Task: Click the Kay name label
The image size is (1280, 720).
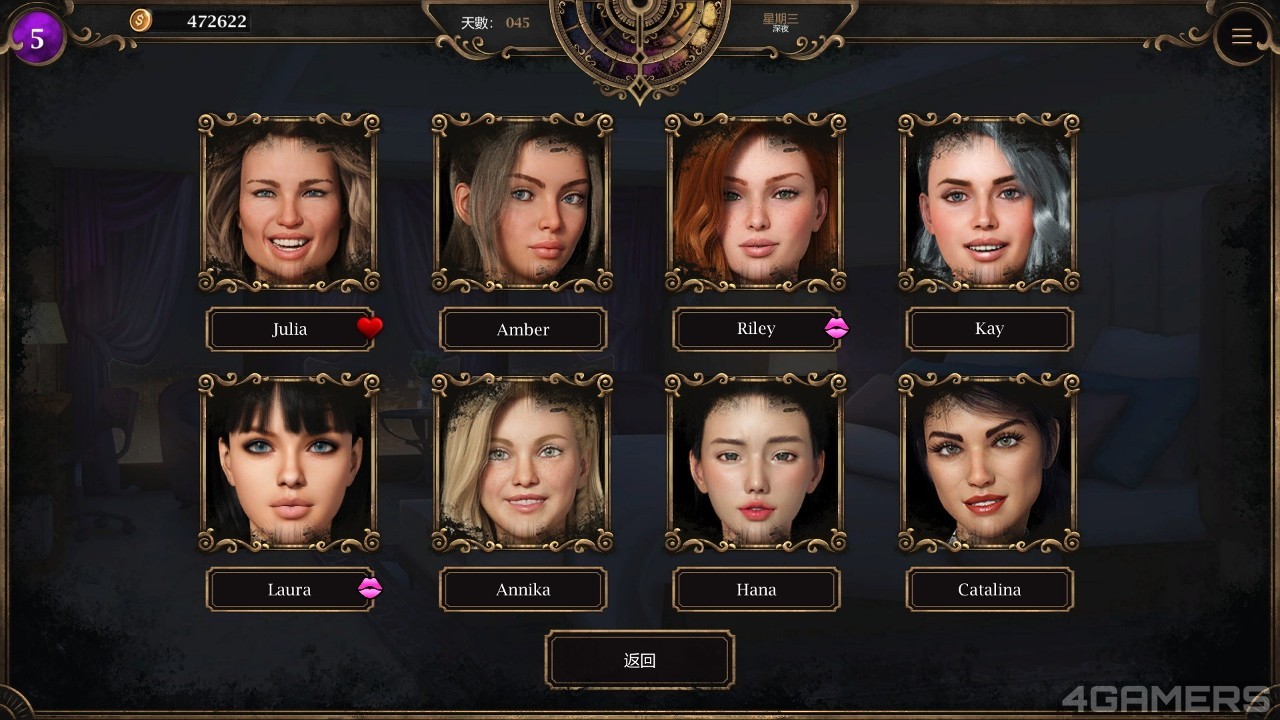Action: click(x=989, y=329)
